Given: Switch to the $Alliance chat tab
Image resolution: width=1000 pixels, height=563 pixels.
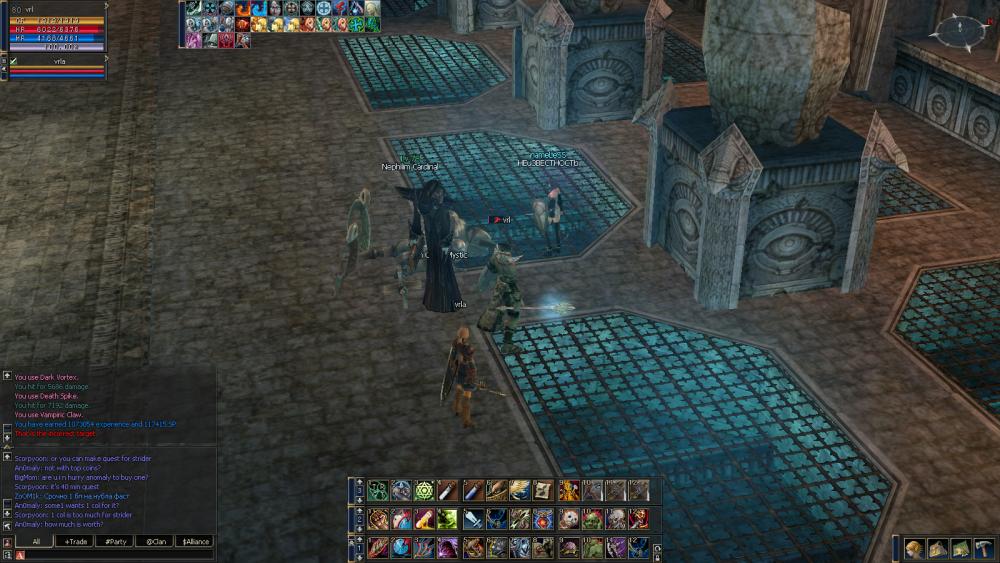Looking at the screenshot, I should point(195,541).
